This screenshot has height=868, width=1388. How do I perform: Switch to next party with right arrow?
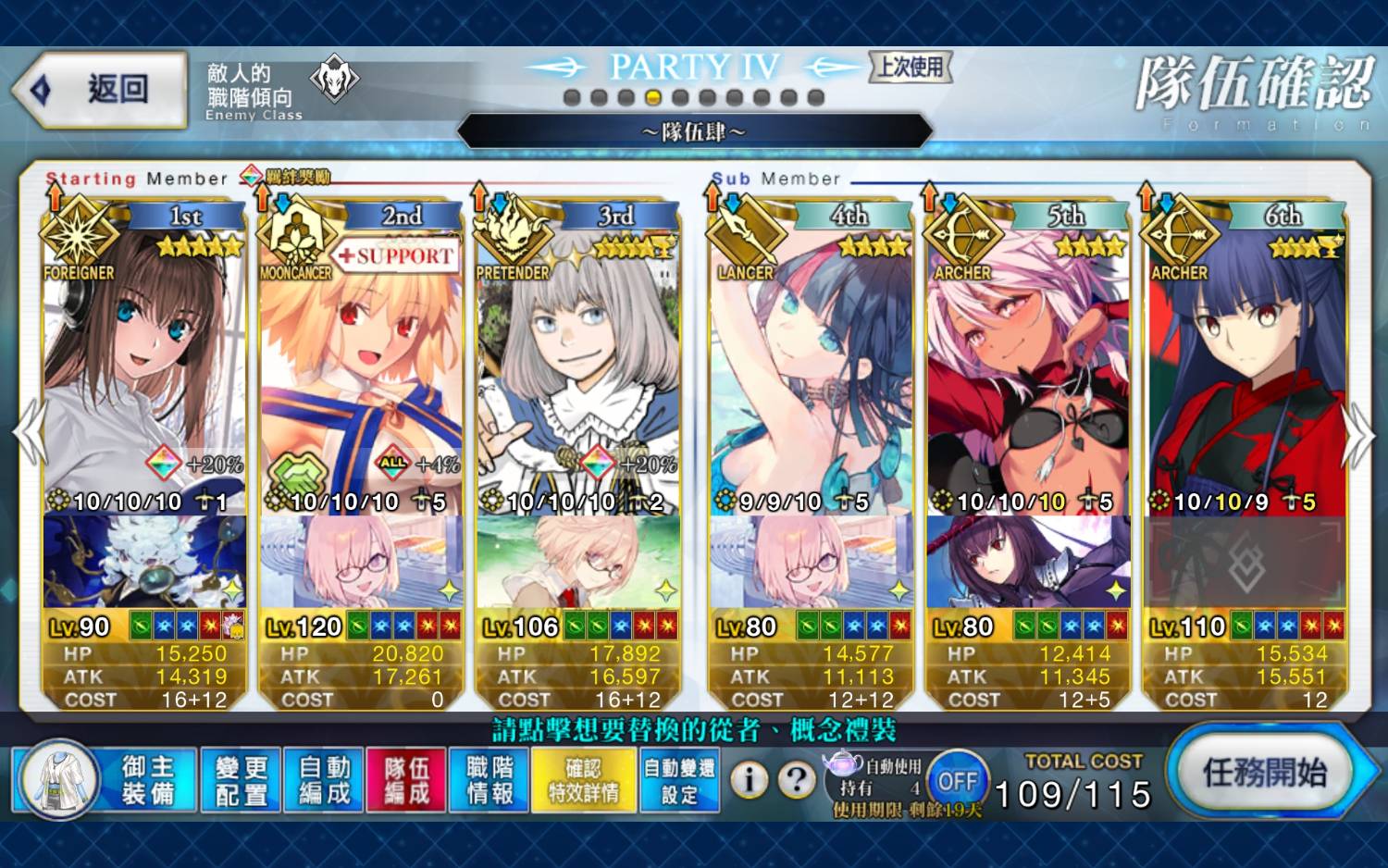point(1357,435)
